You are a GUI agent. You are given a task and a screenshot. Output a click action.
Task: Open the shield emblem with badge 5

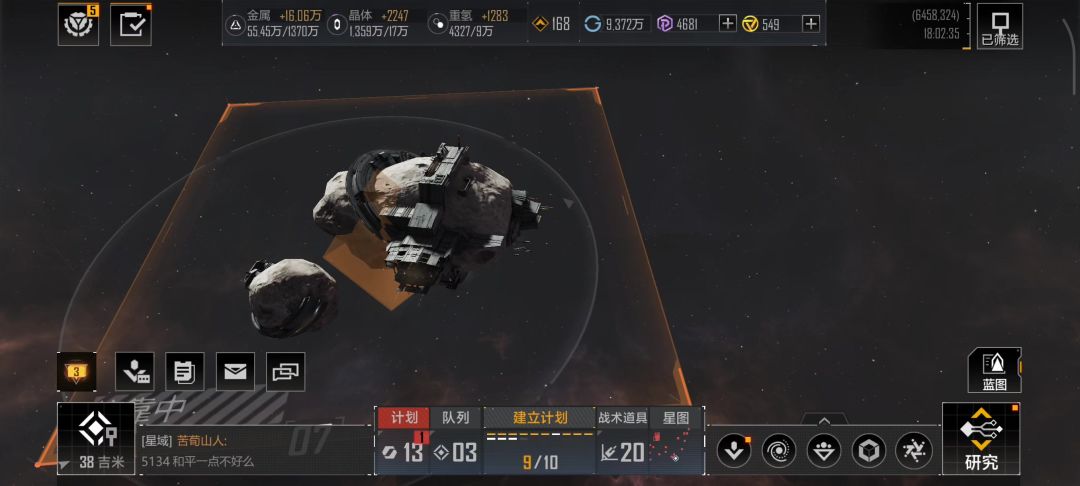pos(78,25)
